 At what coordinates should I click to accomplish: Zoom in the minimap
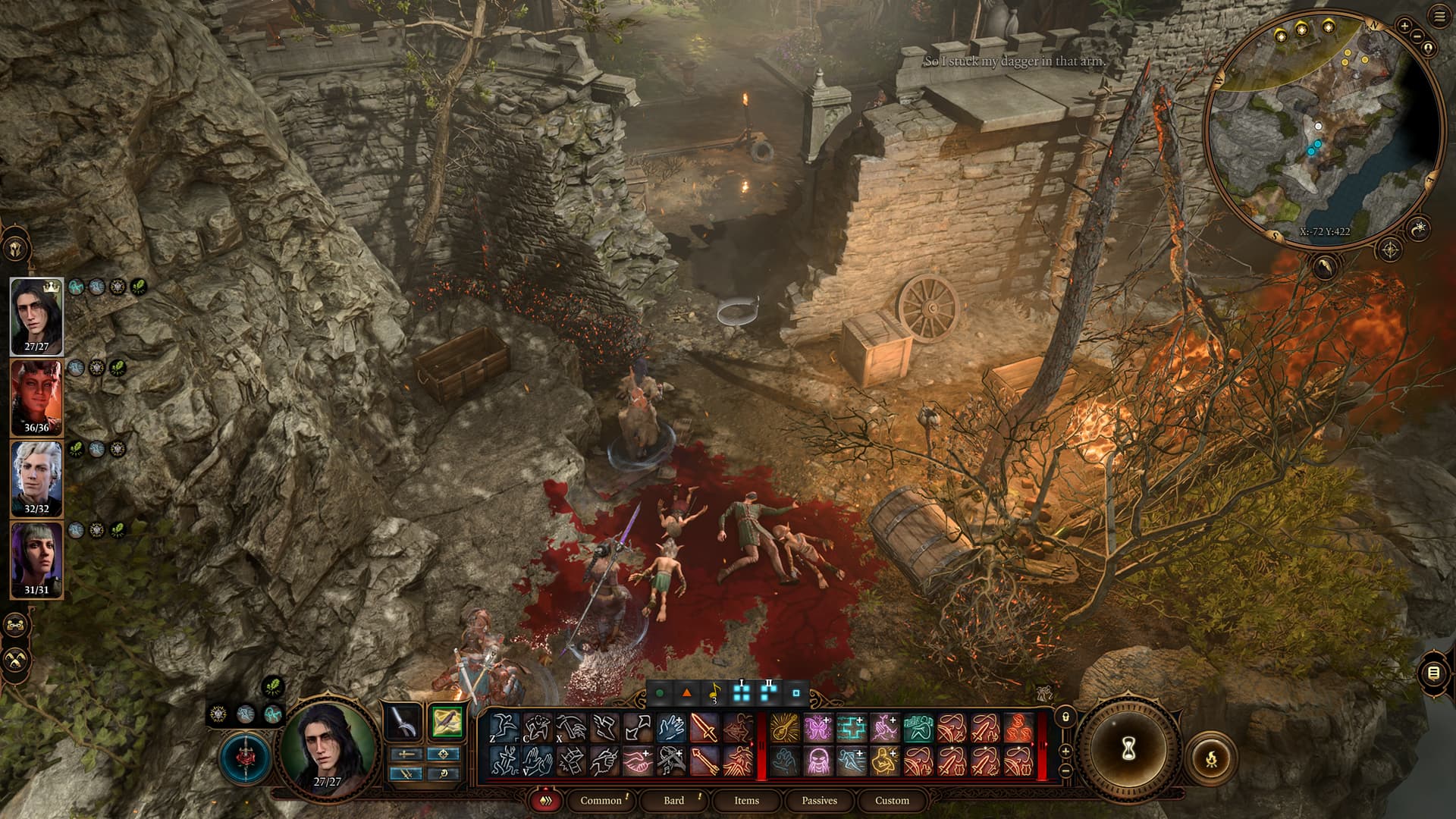click(x=1404, y=26)
